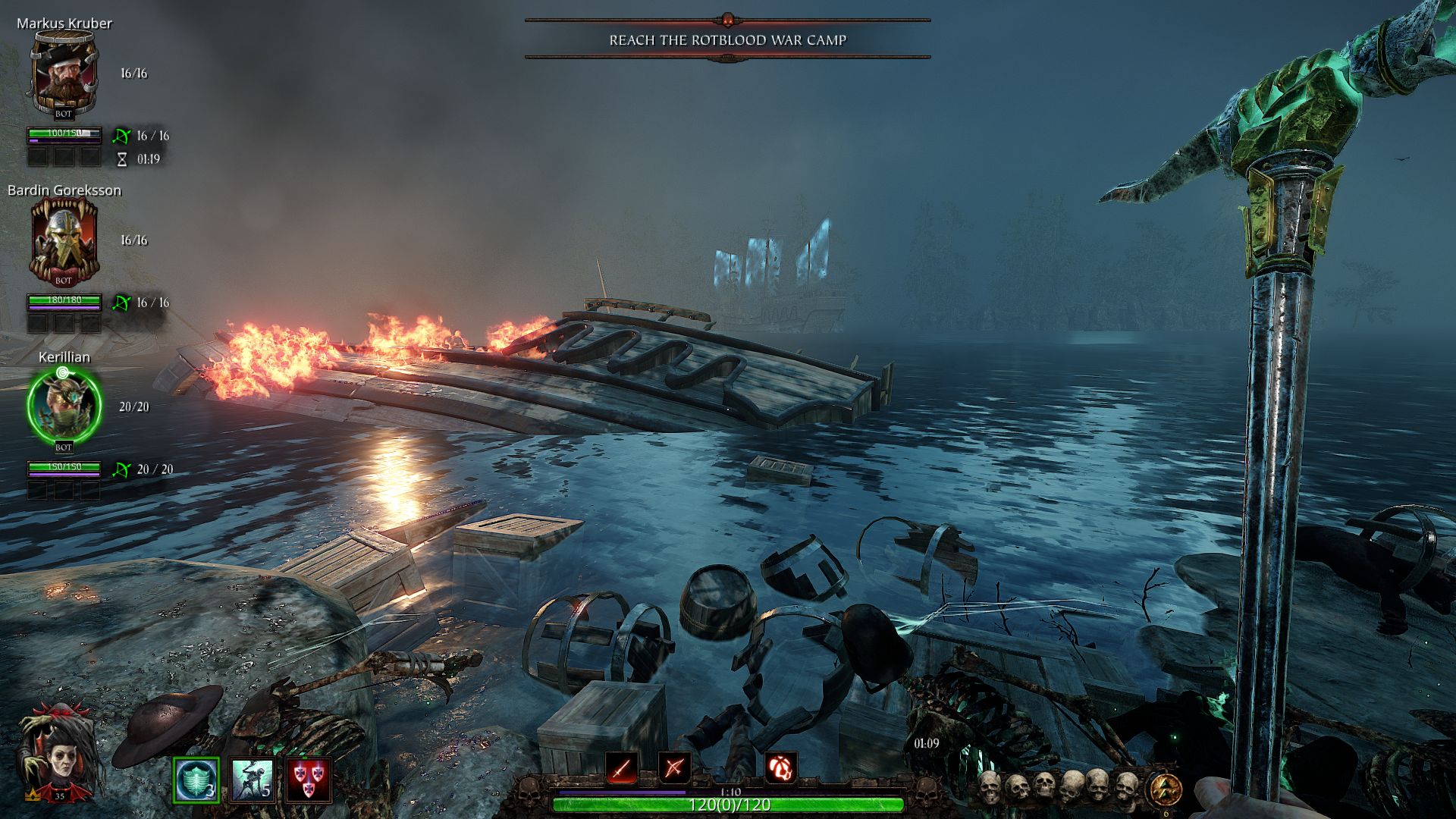The image size is (1456, 819).
Task: Click the Reach the Rotblood War Camp objective
Action: click(727, 40)
